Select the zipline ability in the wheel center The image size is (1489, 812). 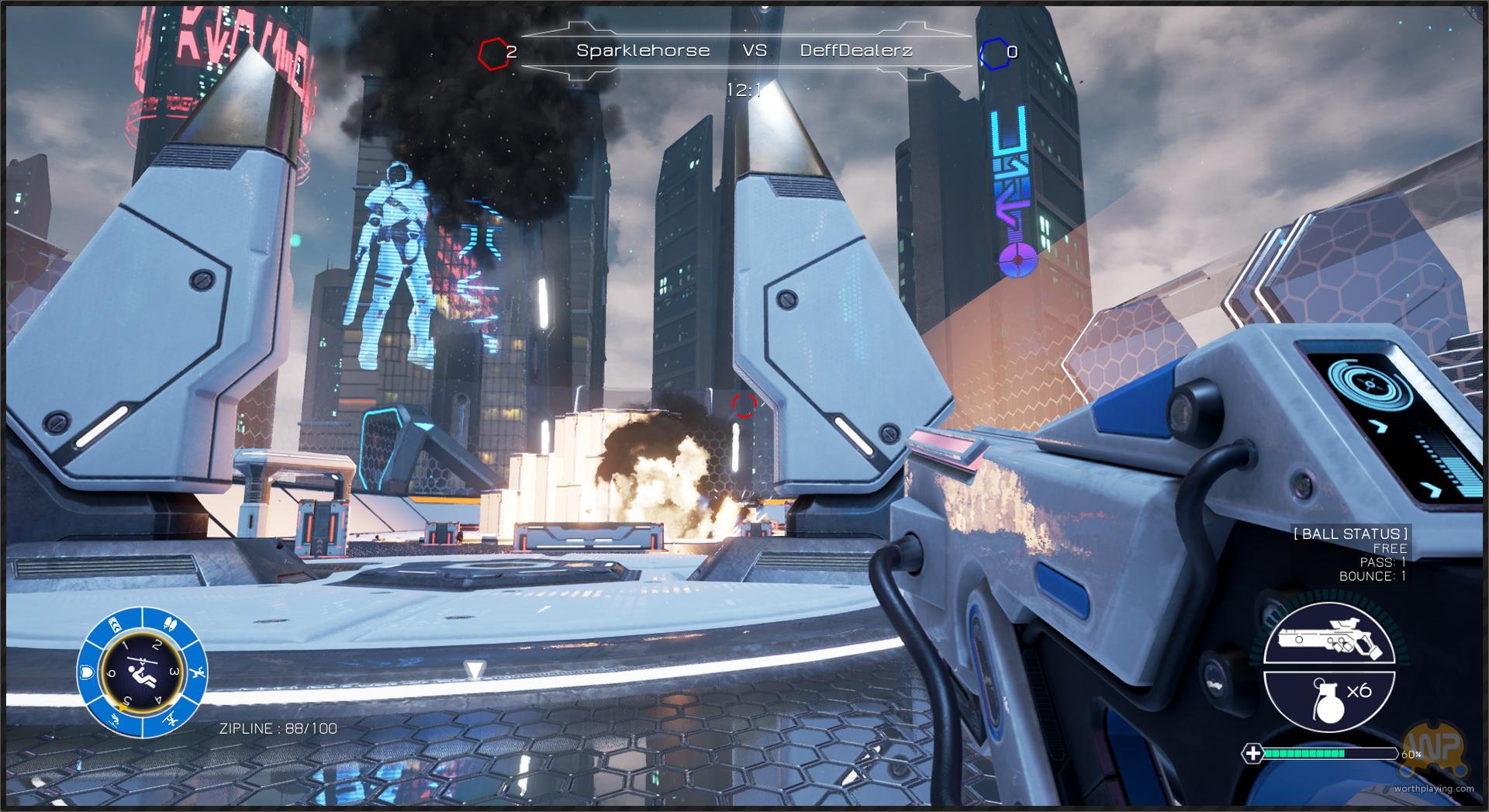[x=141, y=672]
